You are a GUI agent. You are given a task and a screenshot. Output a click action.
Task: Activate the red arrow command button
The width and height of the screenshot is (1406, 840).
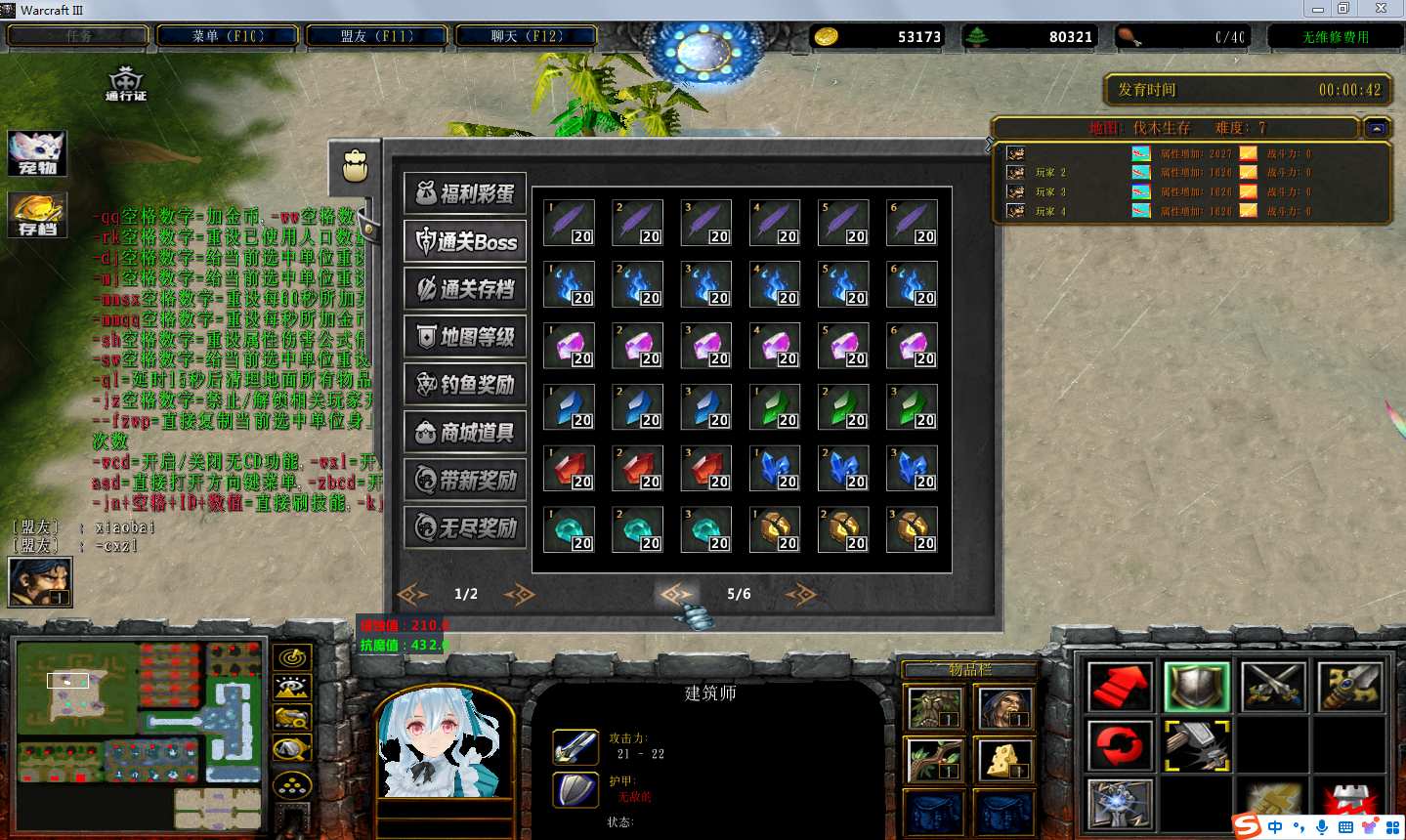tap(1119, 687)
